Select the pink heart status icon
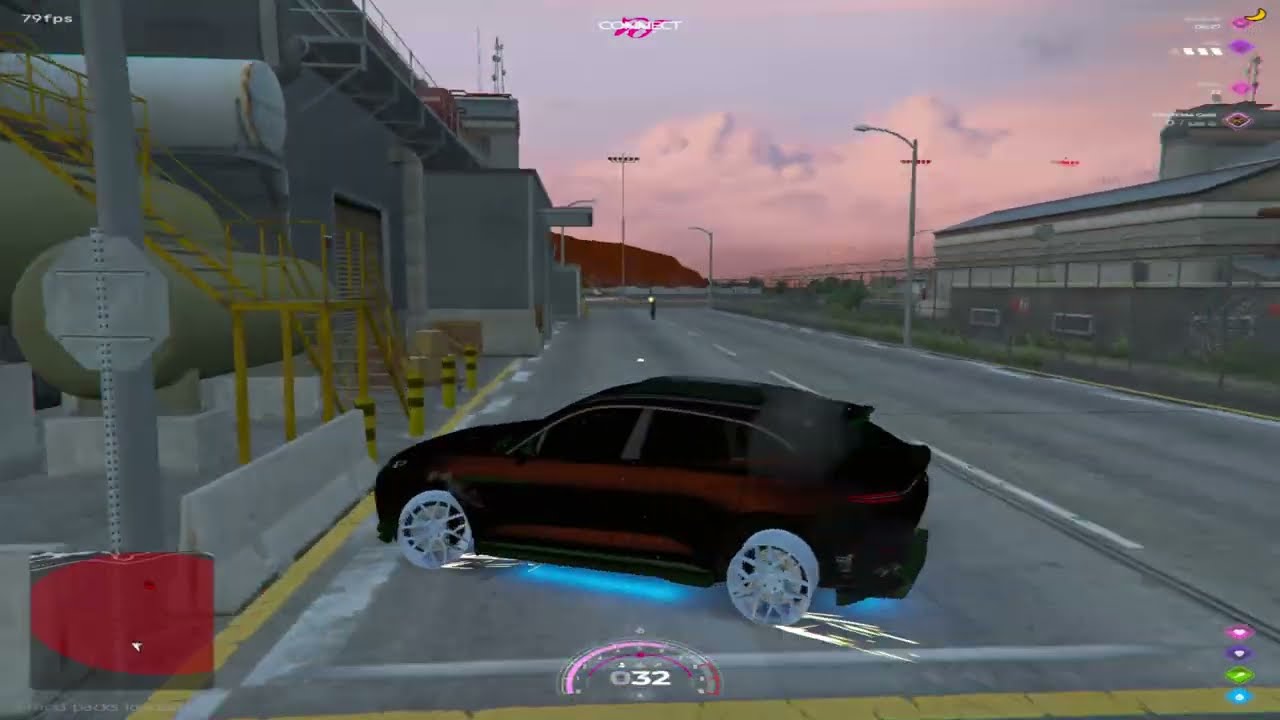Image resolution: width=1280 pixels, height=720 pixels. (x=1240, y=633)
